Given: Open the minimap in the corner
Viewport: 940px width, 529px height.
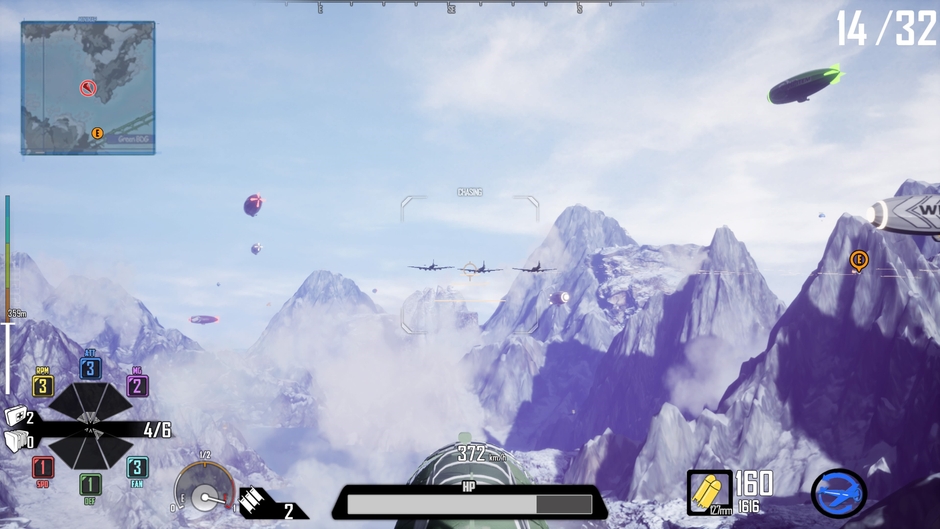Looking at the screenshot, I should [x=88, y=88].
